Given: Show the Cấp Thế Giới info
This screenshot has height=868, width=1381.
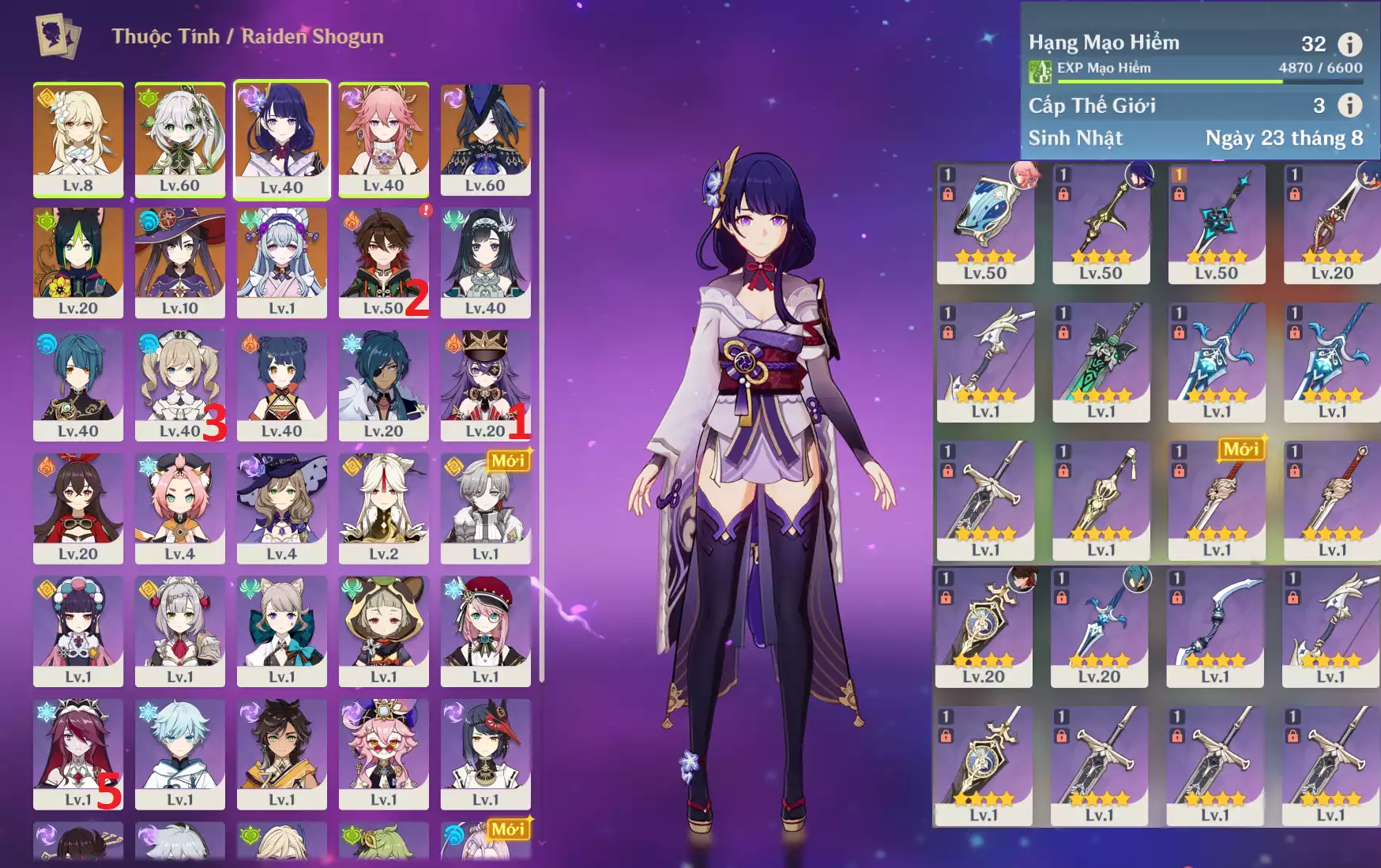Looking at the screenshot, I should [1349, 105].
